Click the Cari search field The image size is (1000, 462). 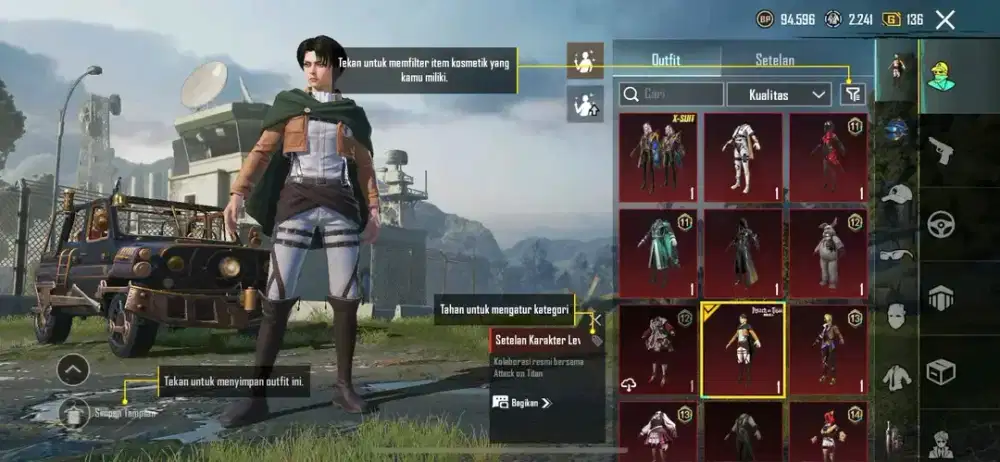click(x=671, y=94)
